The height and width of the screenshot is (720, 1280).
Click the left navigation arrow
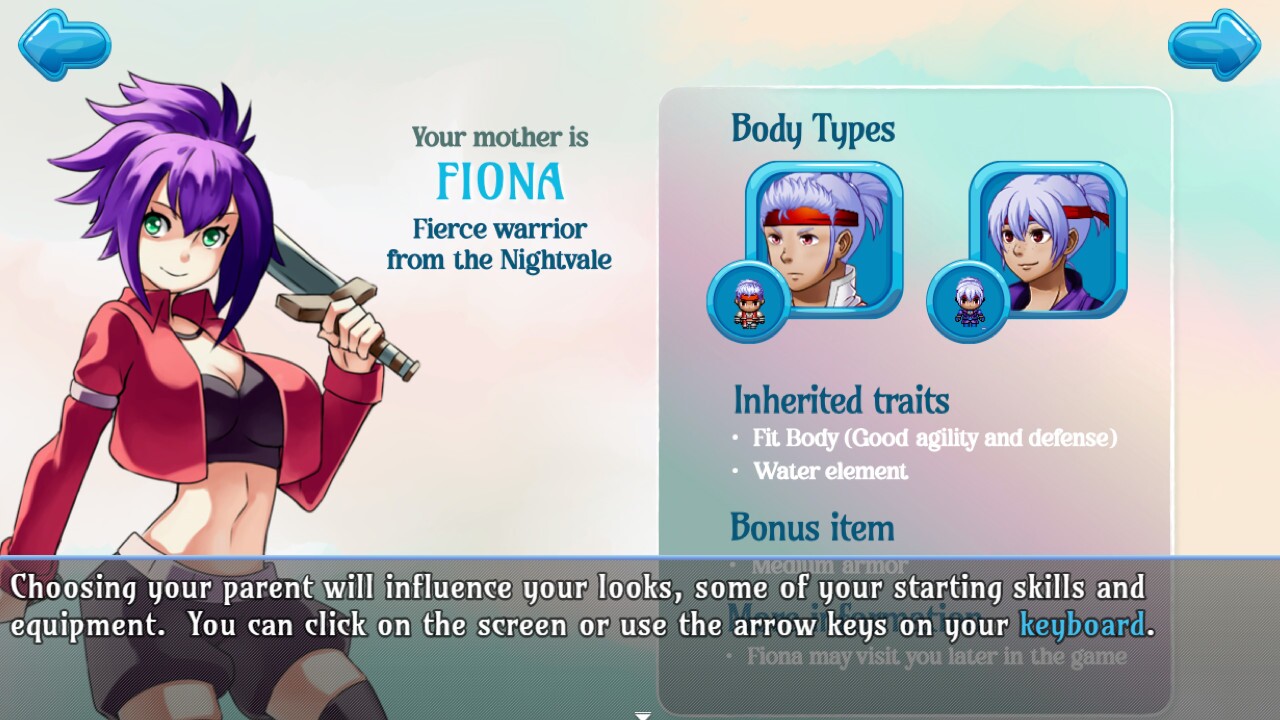[x=64, y=44]
